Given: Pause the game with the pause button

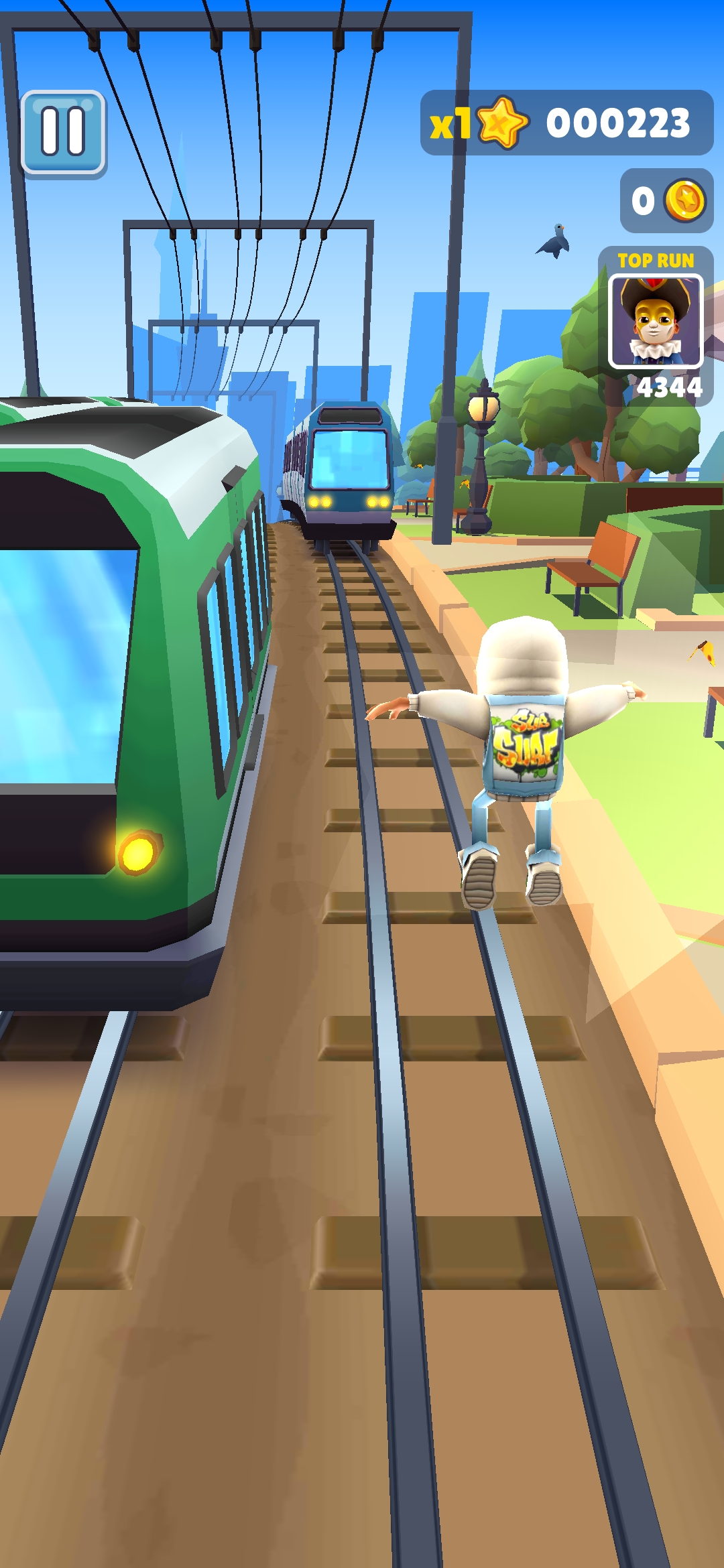Looking at the screenshot, I should (x=63, y=132).
